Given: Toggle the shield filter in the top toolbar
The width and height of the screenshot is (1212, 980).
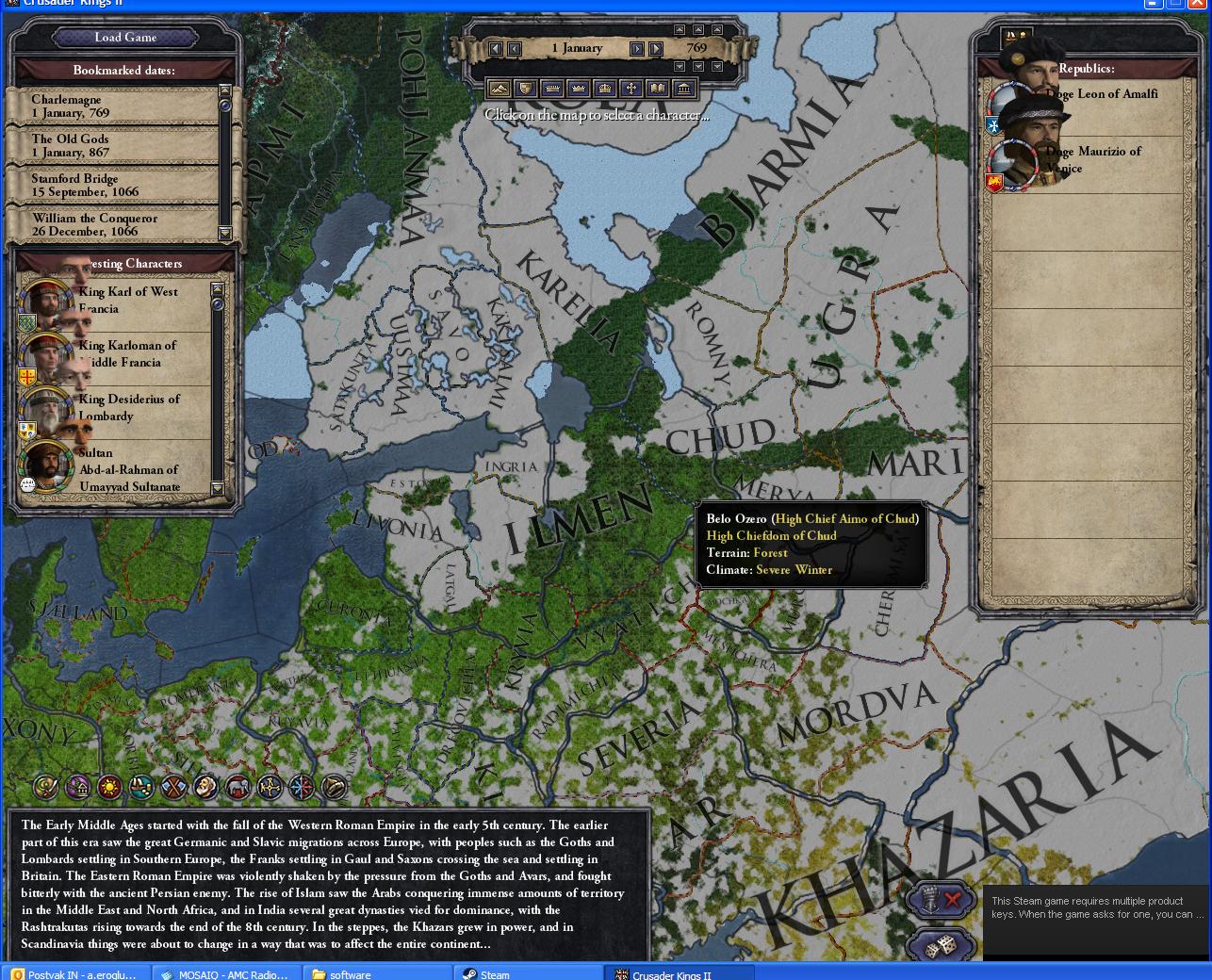Looking at the screenshot, I should [524, 89].
